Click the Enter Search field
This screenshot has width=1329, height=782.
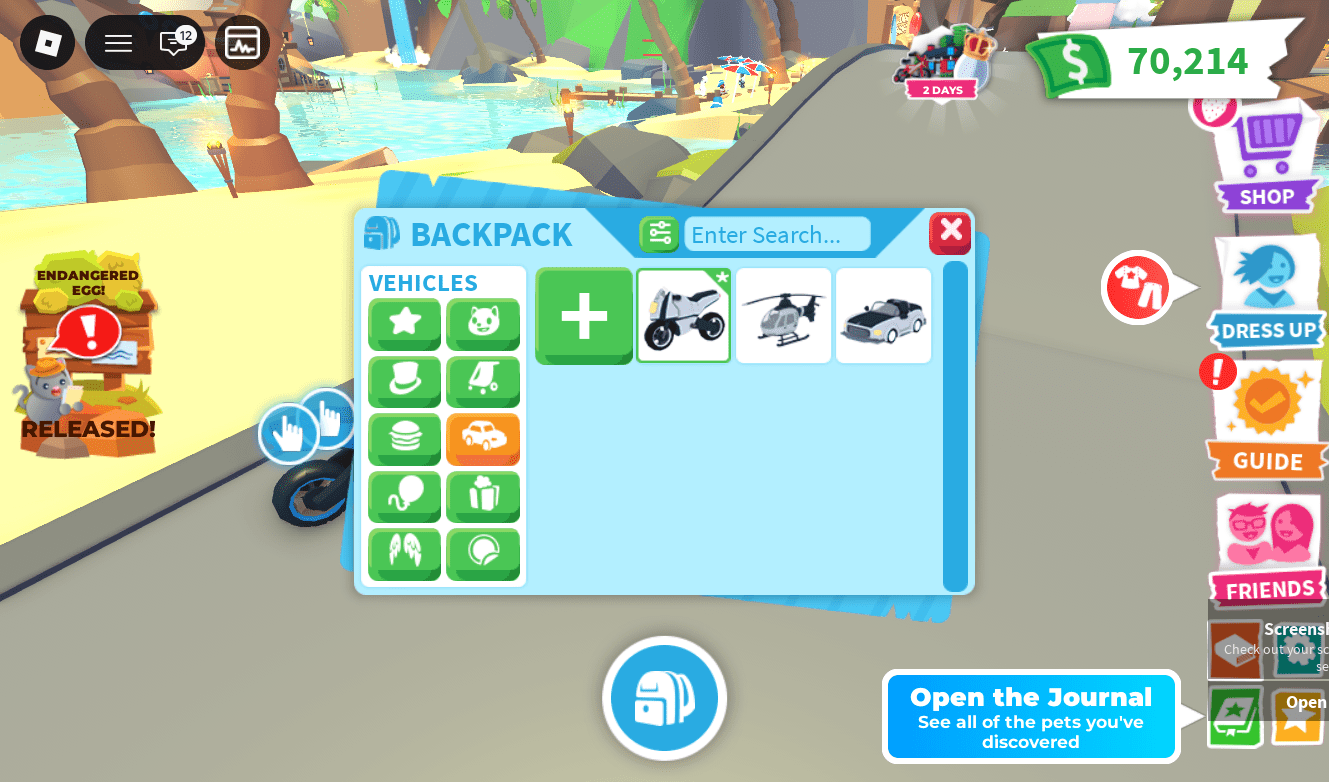pyautogui.click(x=777, y=234)
